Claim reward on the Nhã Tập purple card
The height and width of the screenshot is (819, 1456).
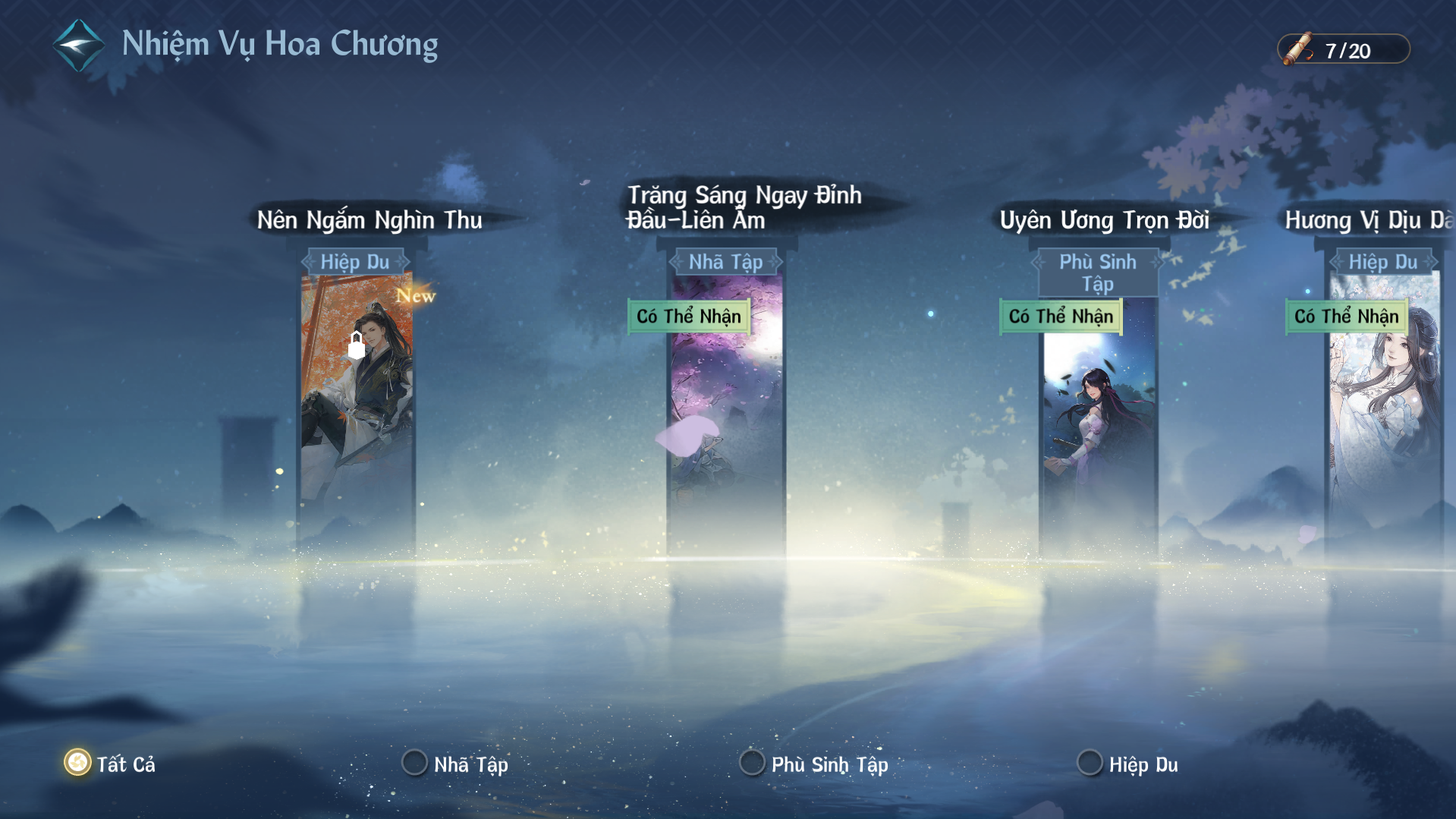689,317
